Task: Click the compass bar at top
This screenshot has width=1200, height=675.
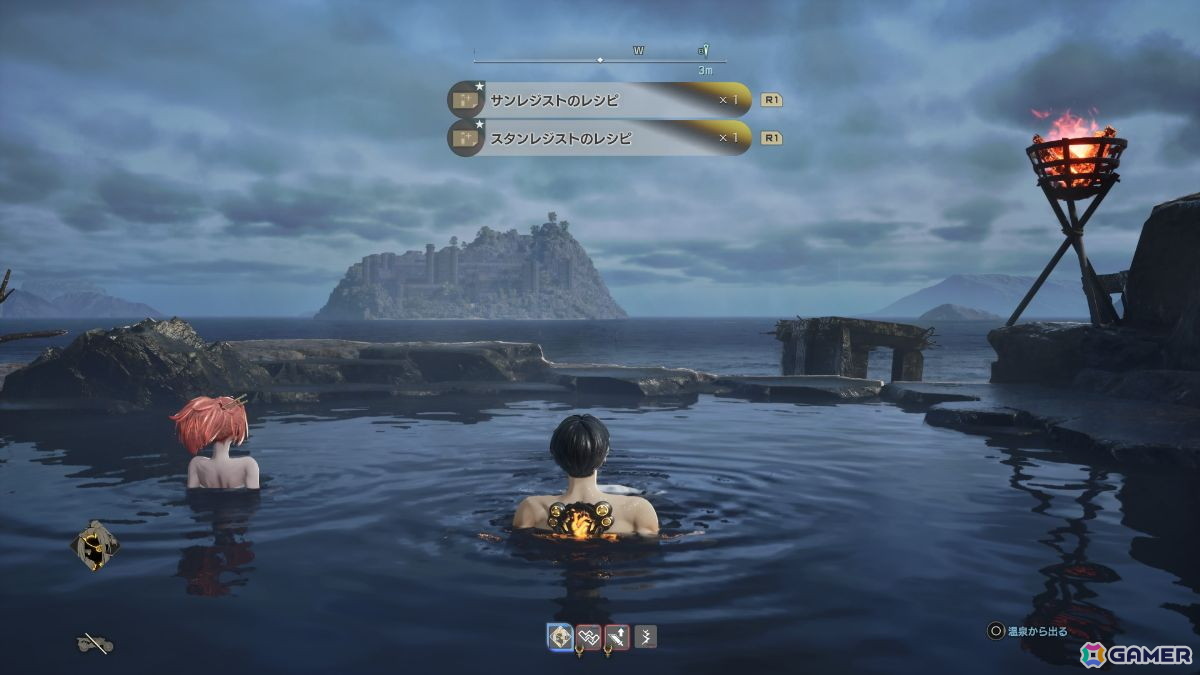Action: (599, 60)
